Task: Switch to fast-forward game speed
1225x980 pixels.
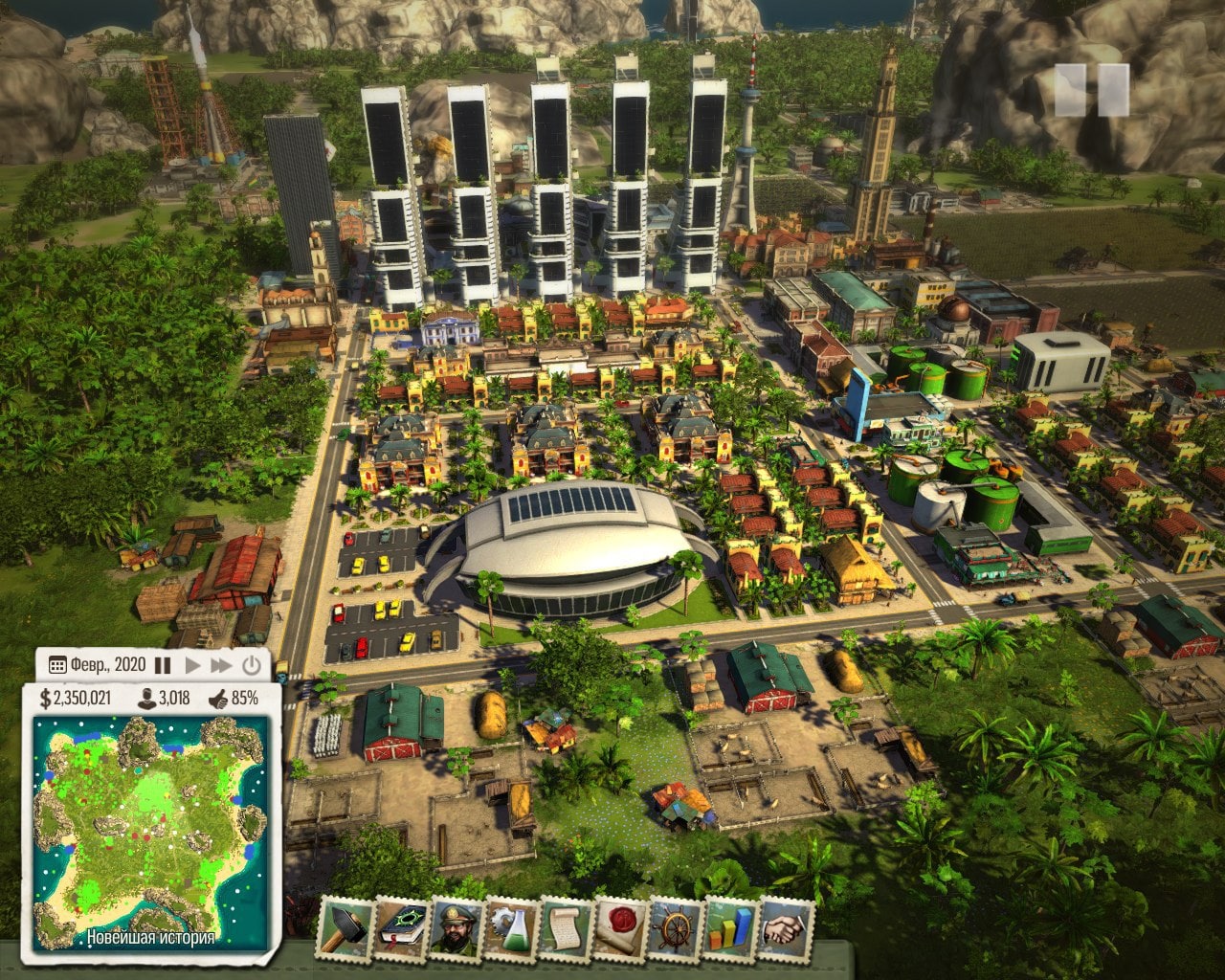Action: point(221,665)
